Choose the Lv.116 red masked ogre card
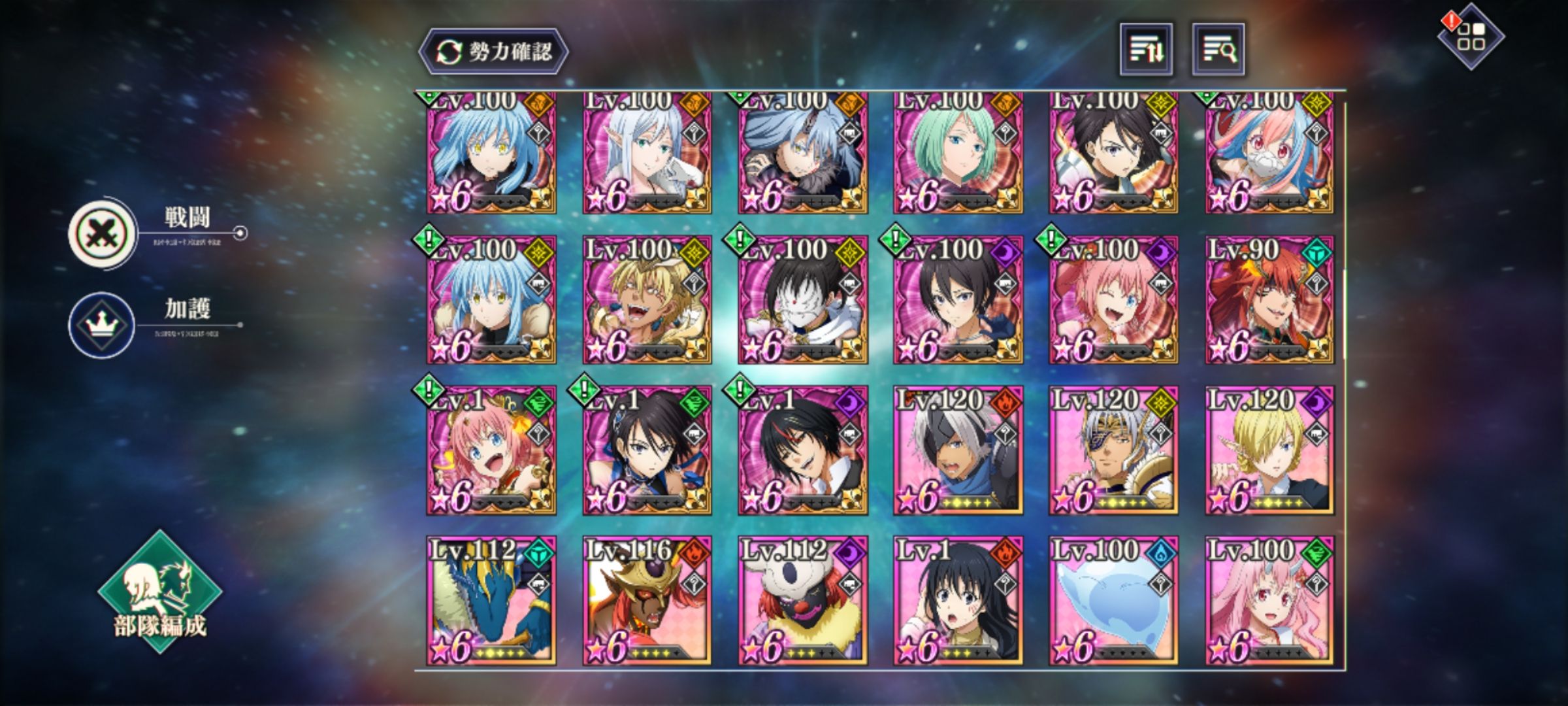Image resolution: width=1568 pixels, height=706 pixels. click(647, 601)
